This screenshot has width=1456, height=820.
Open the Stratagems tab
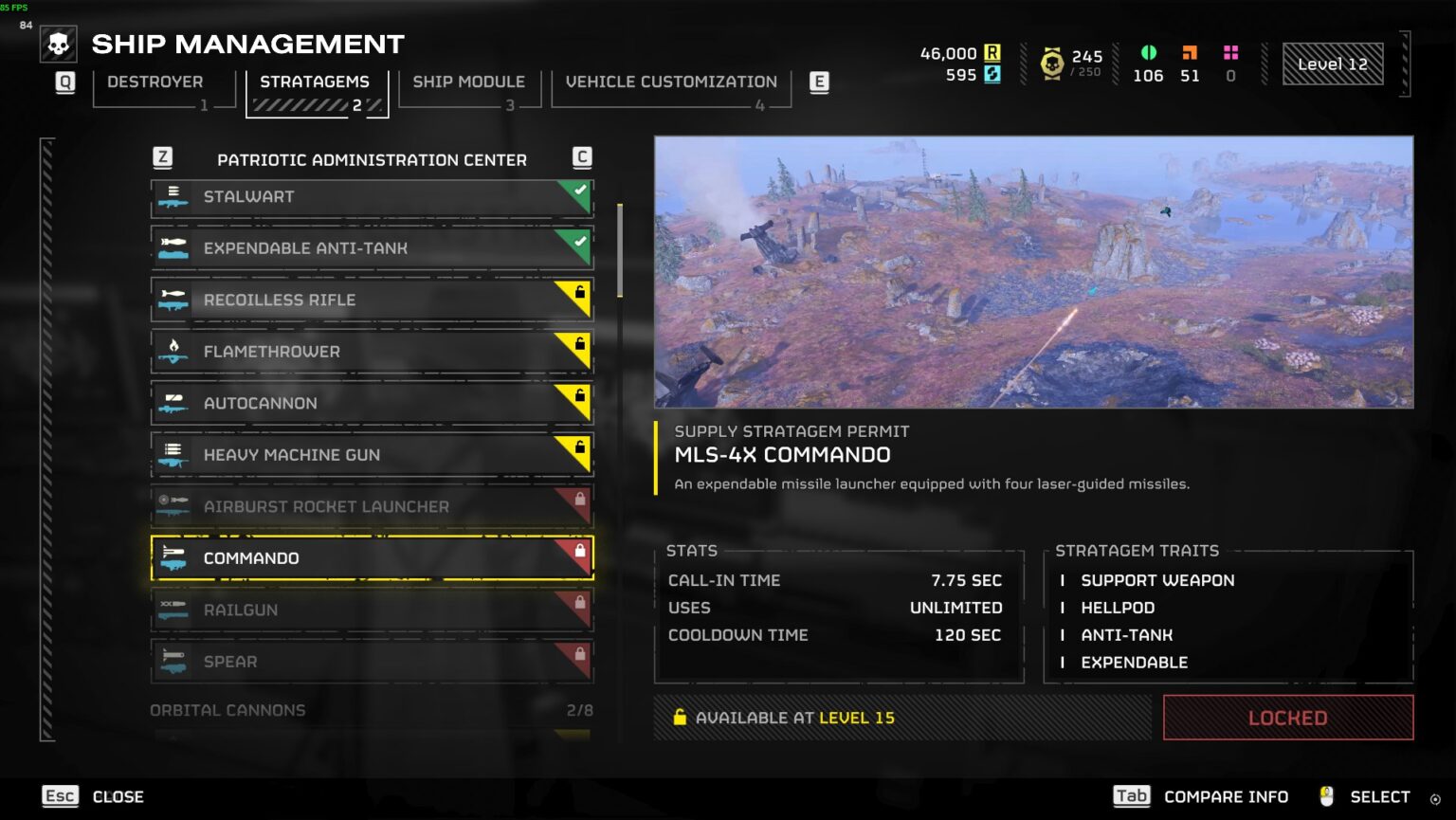(315, 82)
